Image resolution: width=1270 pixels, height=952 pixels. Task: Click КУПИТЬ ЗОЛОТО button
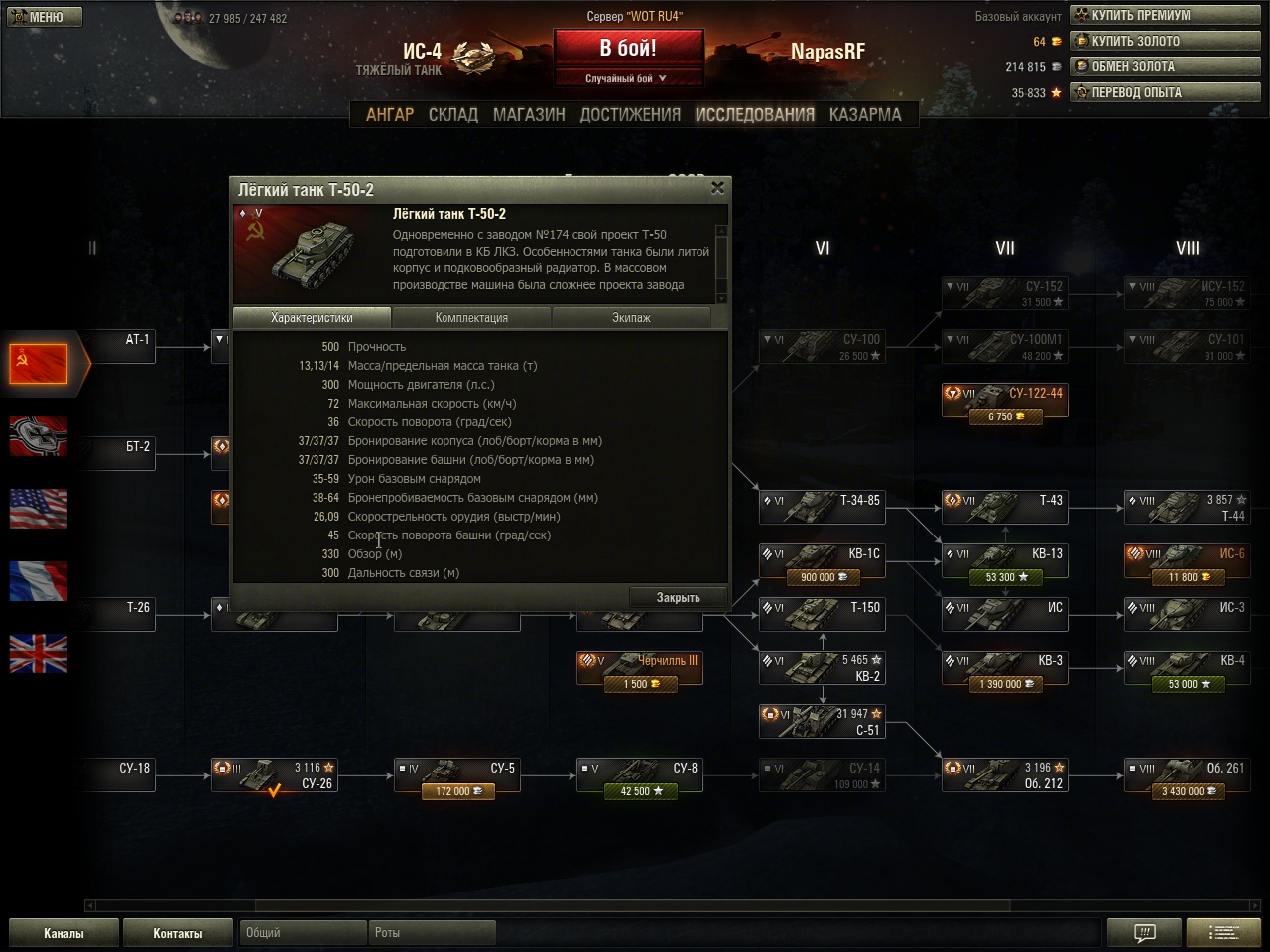coord(1165,41)
